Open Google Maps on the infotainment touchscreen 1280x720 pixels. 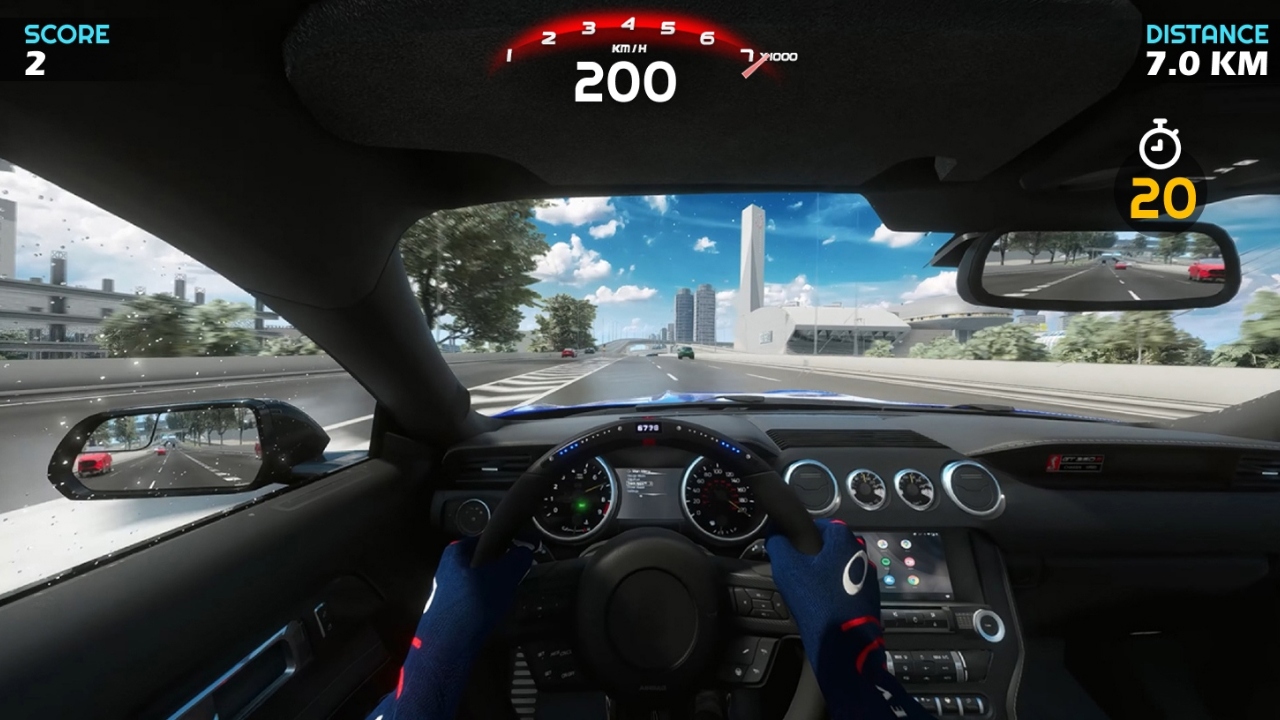point(882,543)
